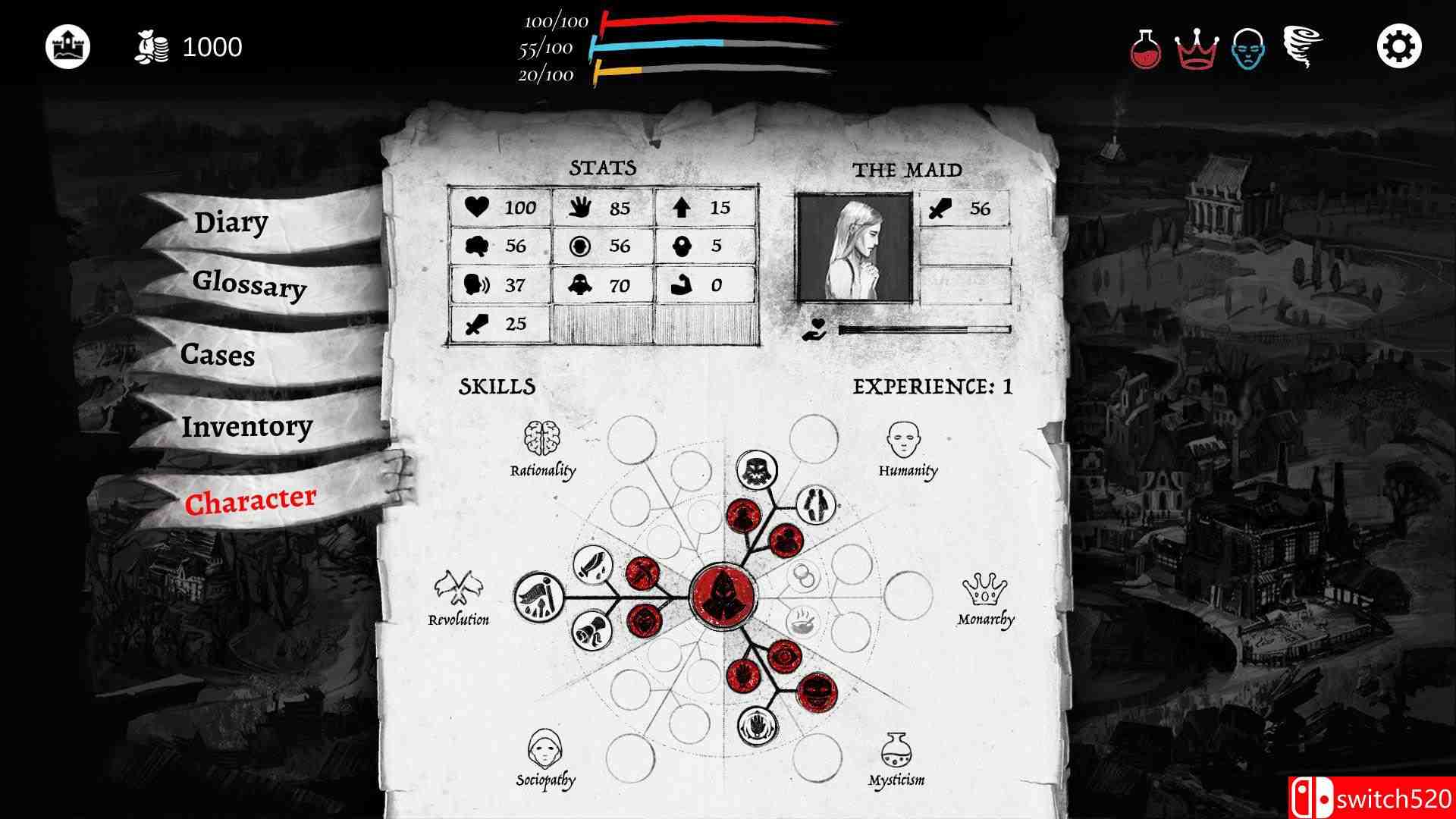Viewport: 1456px width, 819px height.
Task: Switch to the Diary tab
Action: pos(230,222)
